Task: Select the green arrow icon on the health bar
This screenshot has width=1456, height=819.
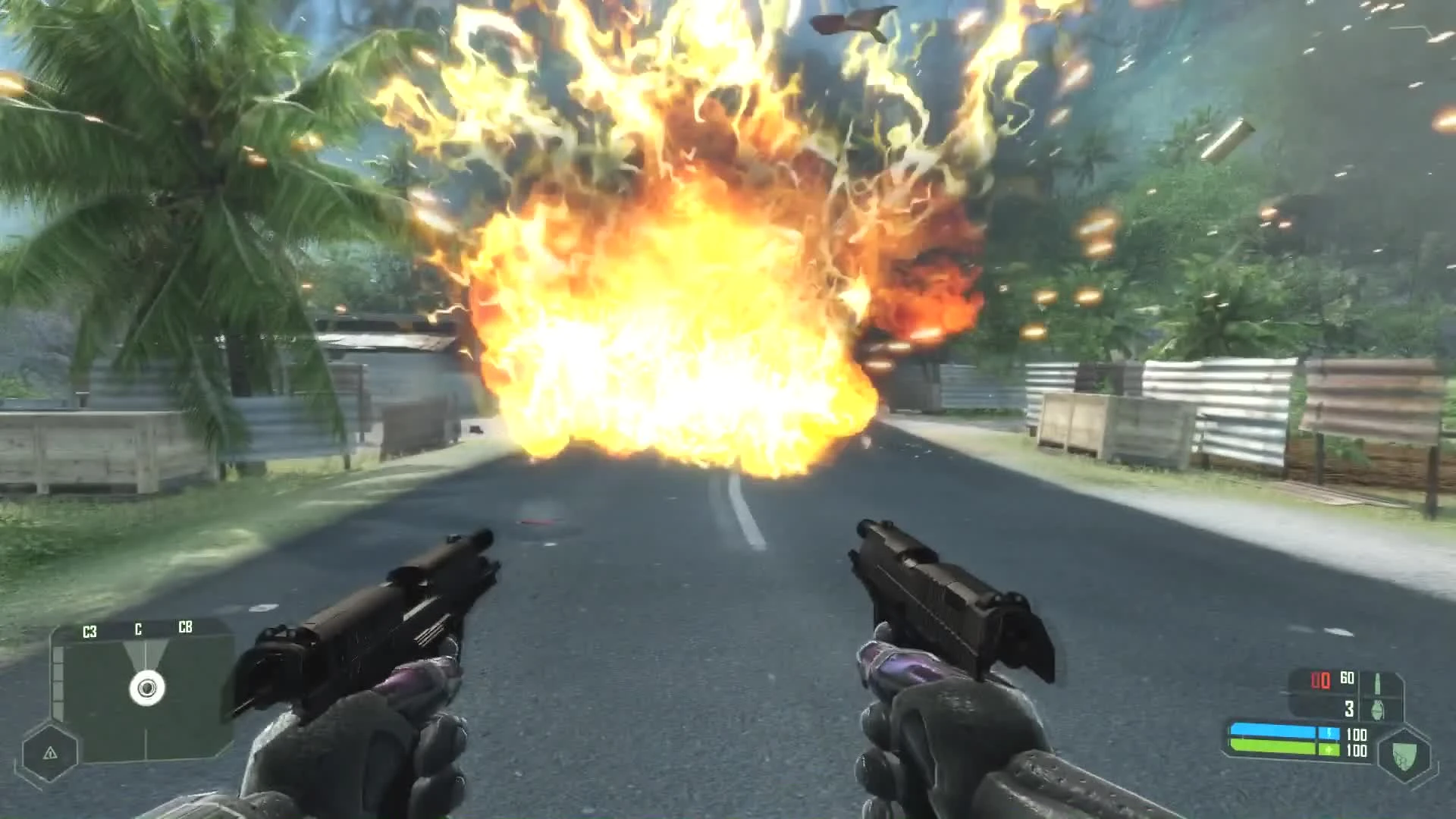Action: click(1329, 749)
